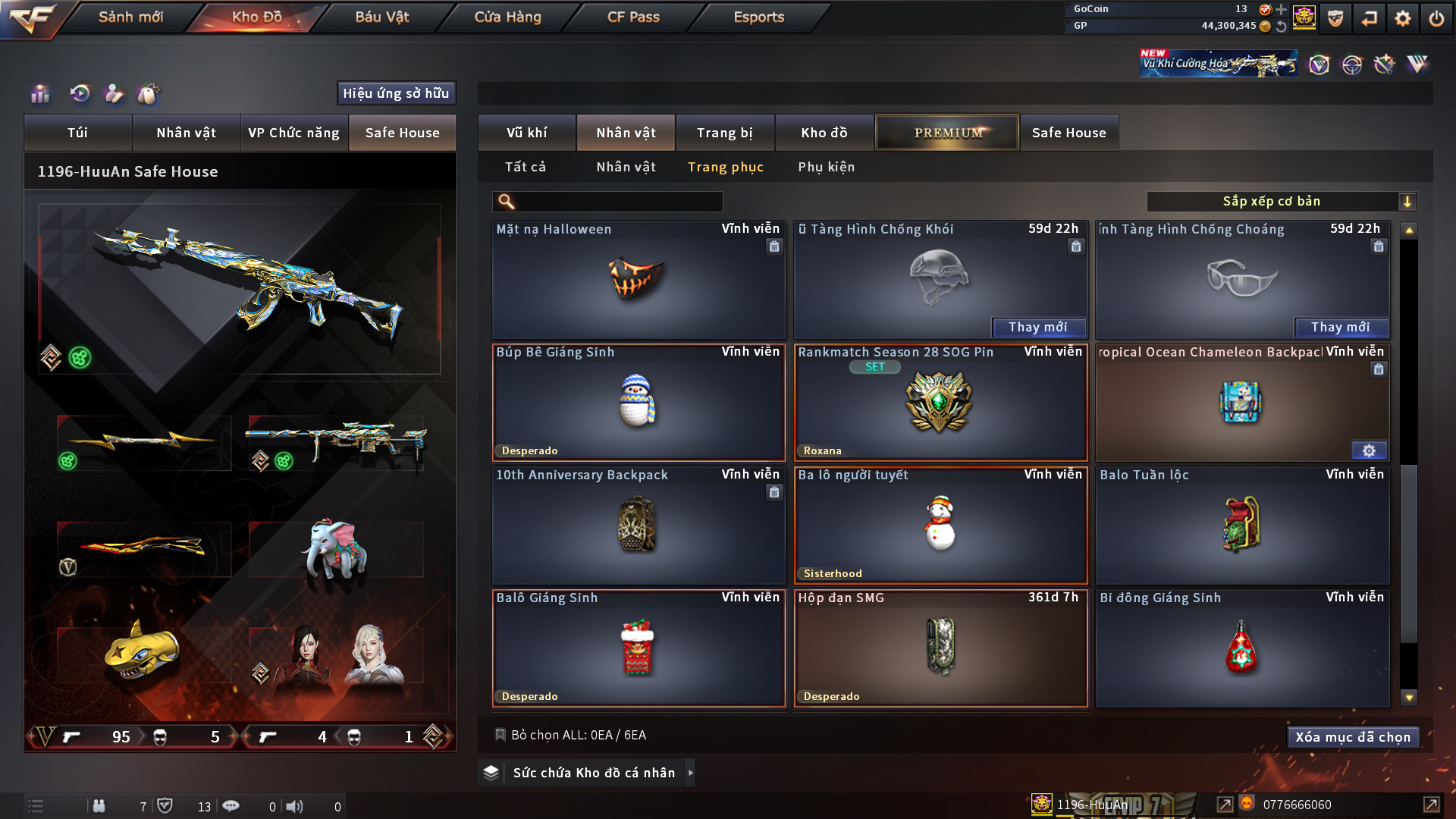The width and height of the screenshot is (1456, 819).
Task: Select the Mặt nạ Halloween item
Action: 638,280
